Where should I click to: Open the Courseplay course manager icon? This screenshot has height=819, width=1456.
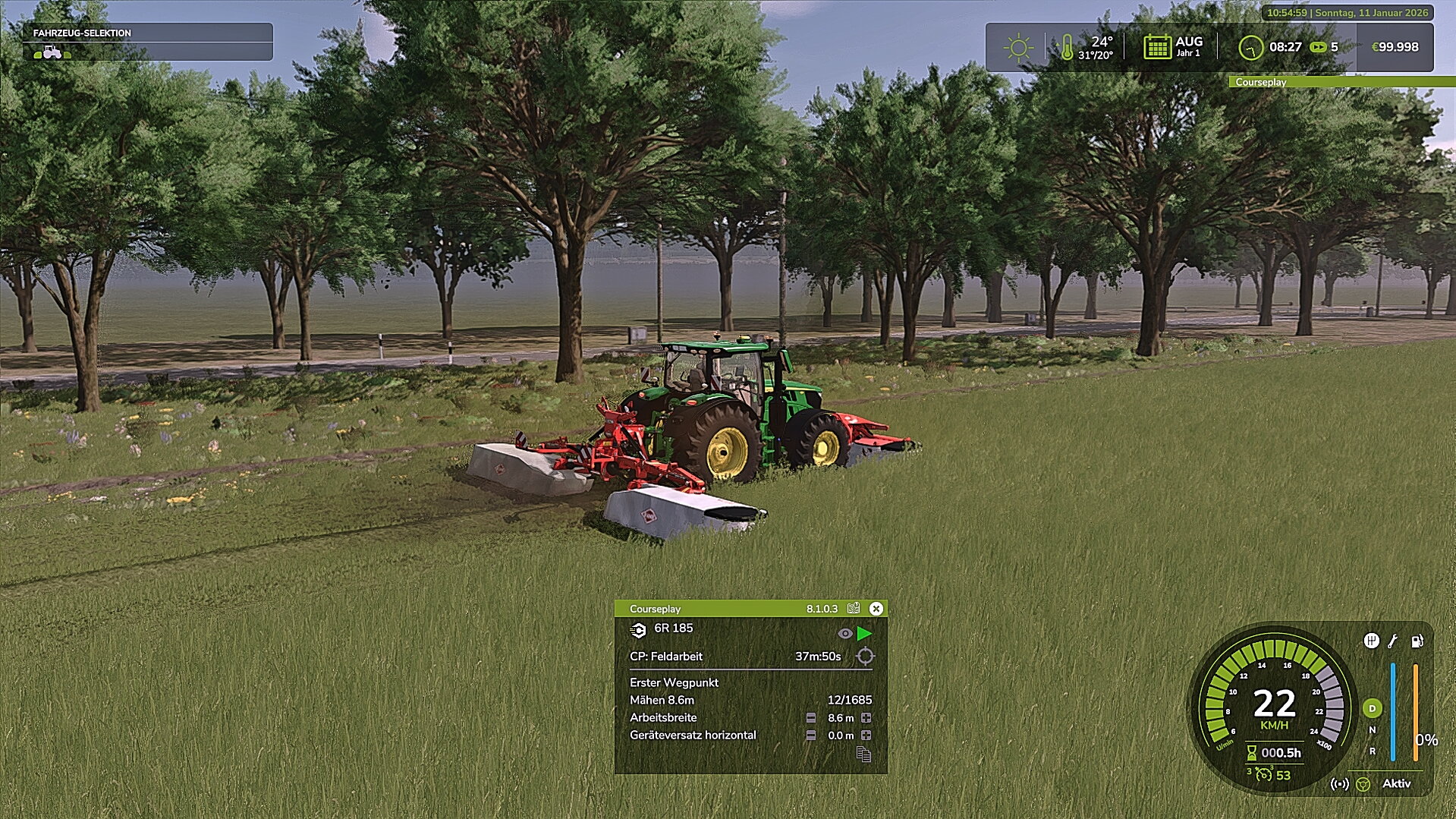853,609
